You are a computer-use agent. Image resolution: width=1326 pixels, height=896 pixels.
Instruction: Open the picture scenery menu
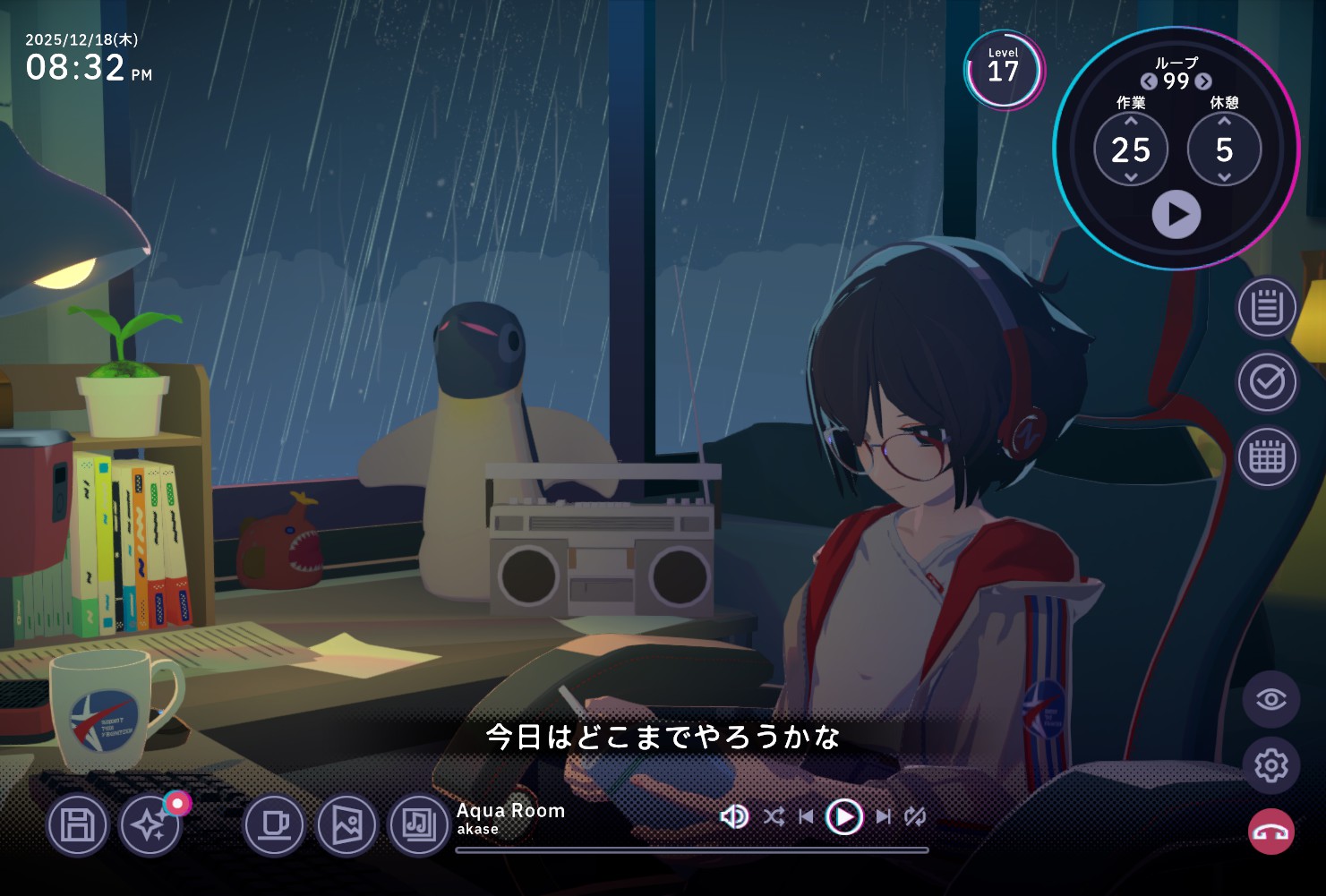click(346, 824)
